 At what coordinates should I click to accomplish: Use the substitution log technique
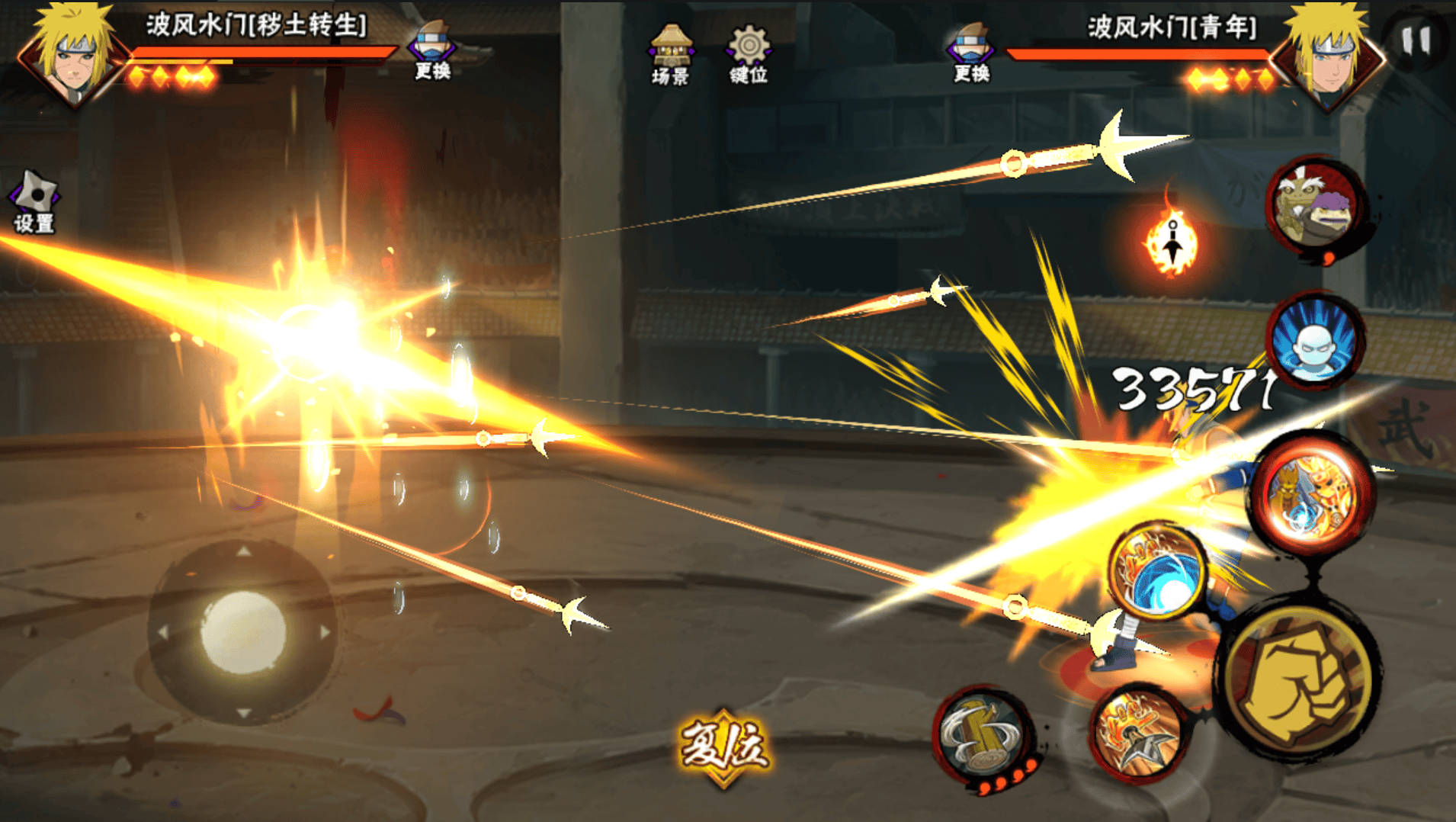coord(983,735)
